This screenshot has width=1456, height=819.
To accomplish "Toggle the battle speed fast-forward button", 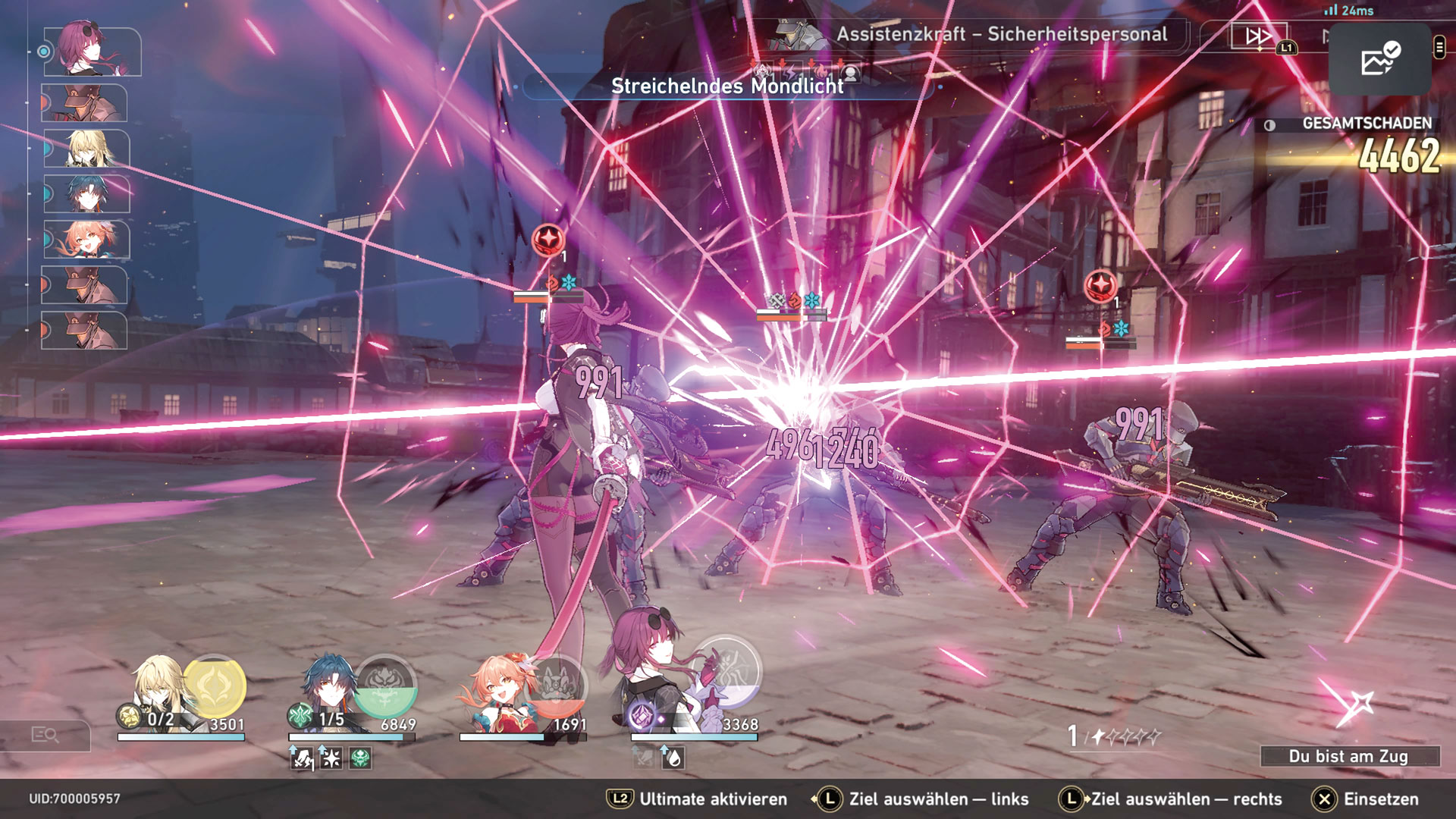I will [1258, 36].
